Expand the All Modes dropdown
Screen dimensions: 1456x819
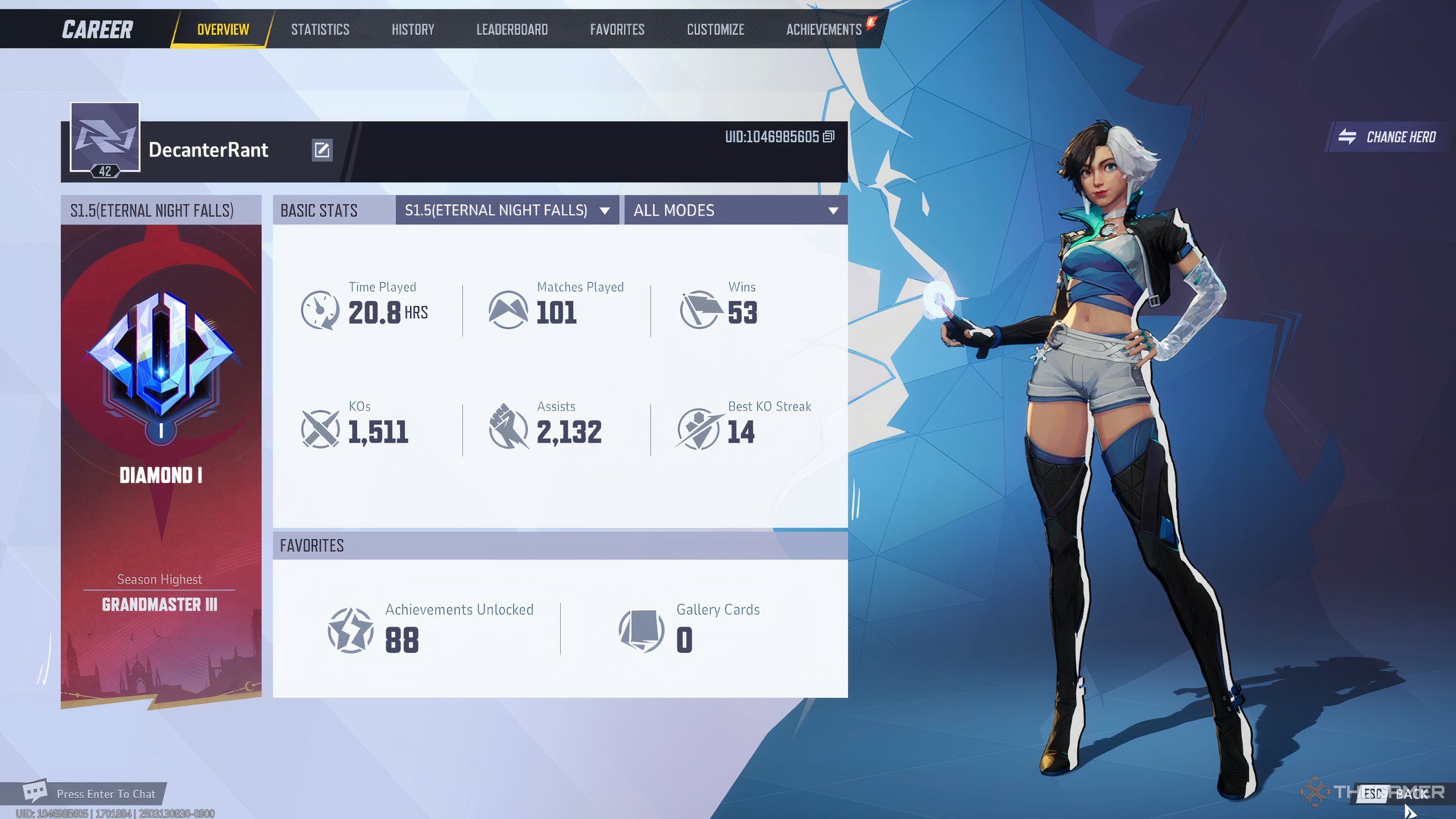tap(735, 210)
